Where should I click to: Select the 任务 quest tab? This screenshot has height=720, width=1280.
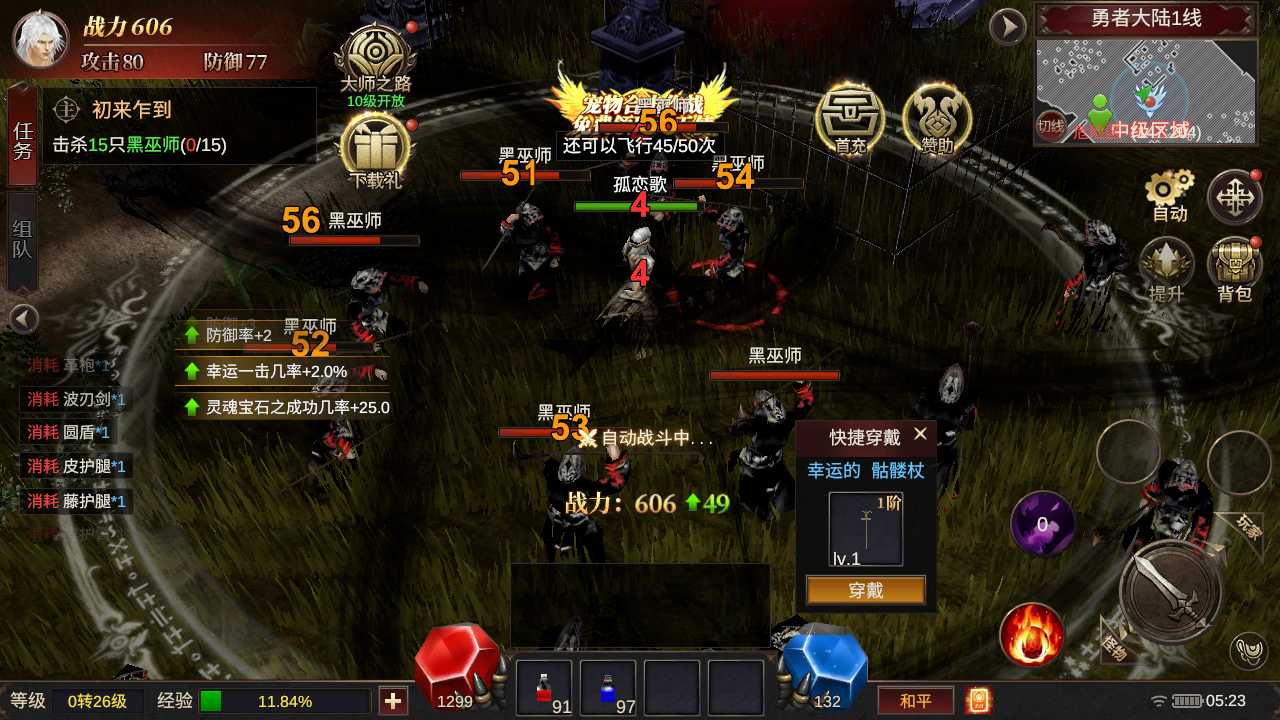pyautogui.click(x=21, y=140)
